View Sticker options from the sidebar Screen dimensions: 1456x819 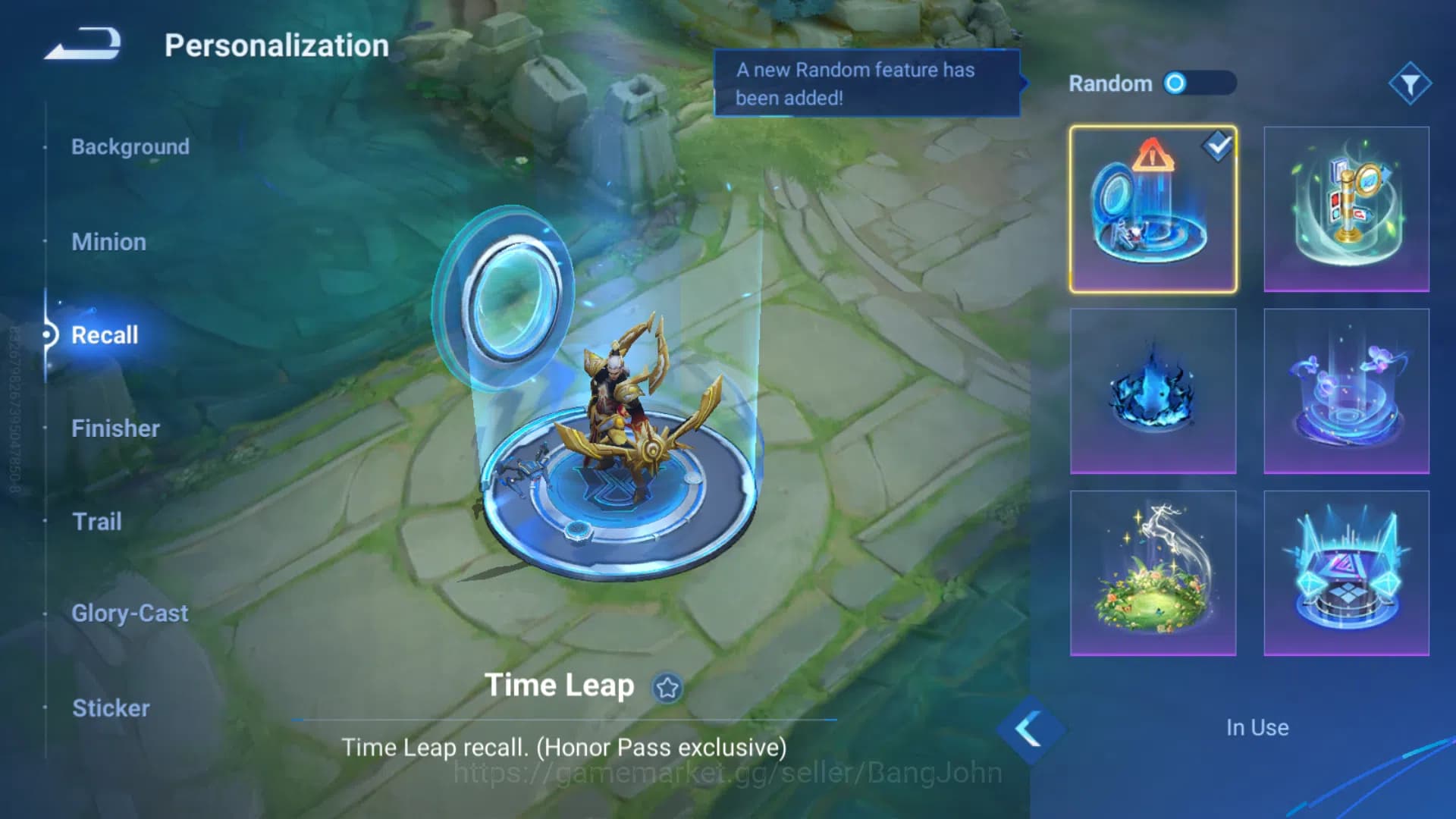coord(111,708)
